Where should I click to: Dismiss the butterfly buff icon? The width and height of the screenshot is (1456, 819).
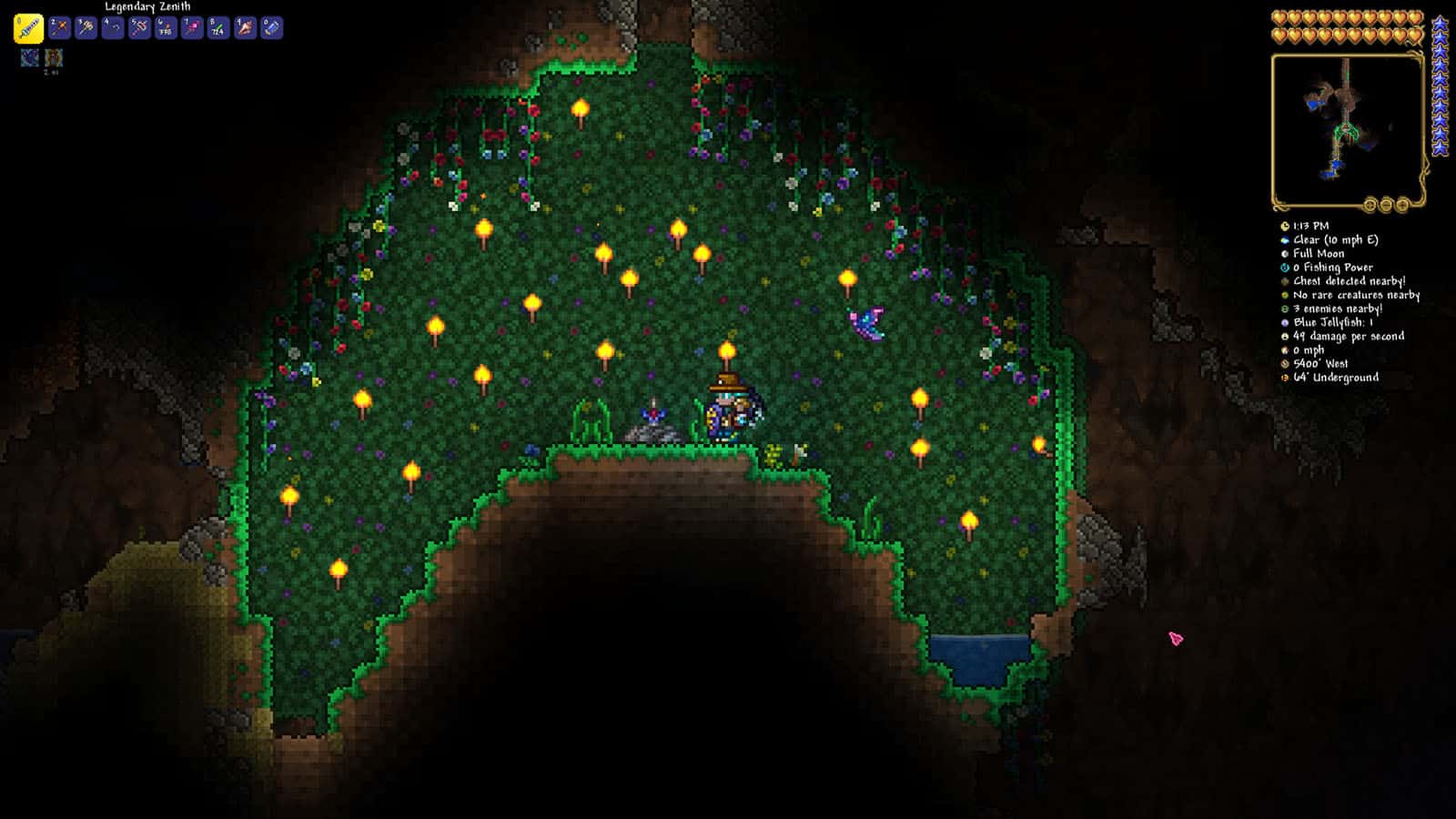(x=30, y=57)
